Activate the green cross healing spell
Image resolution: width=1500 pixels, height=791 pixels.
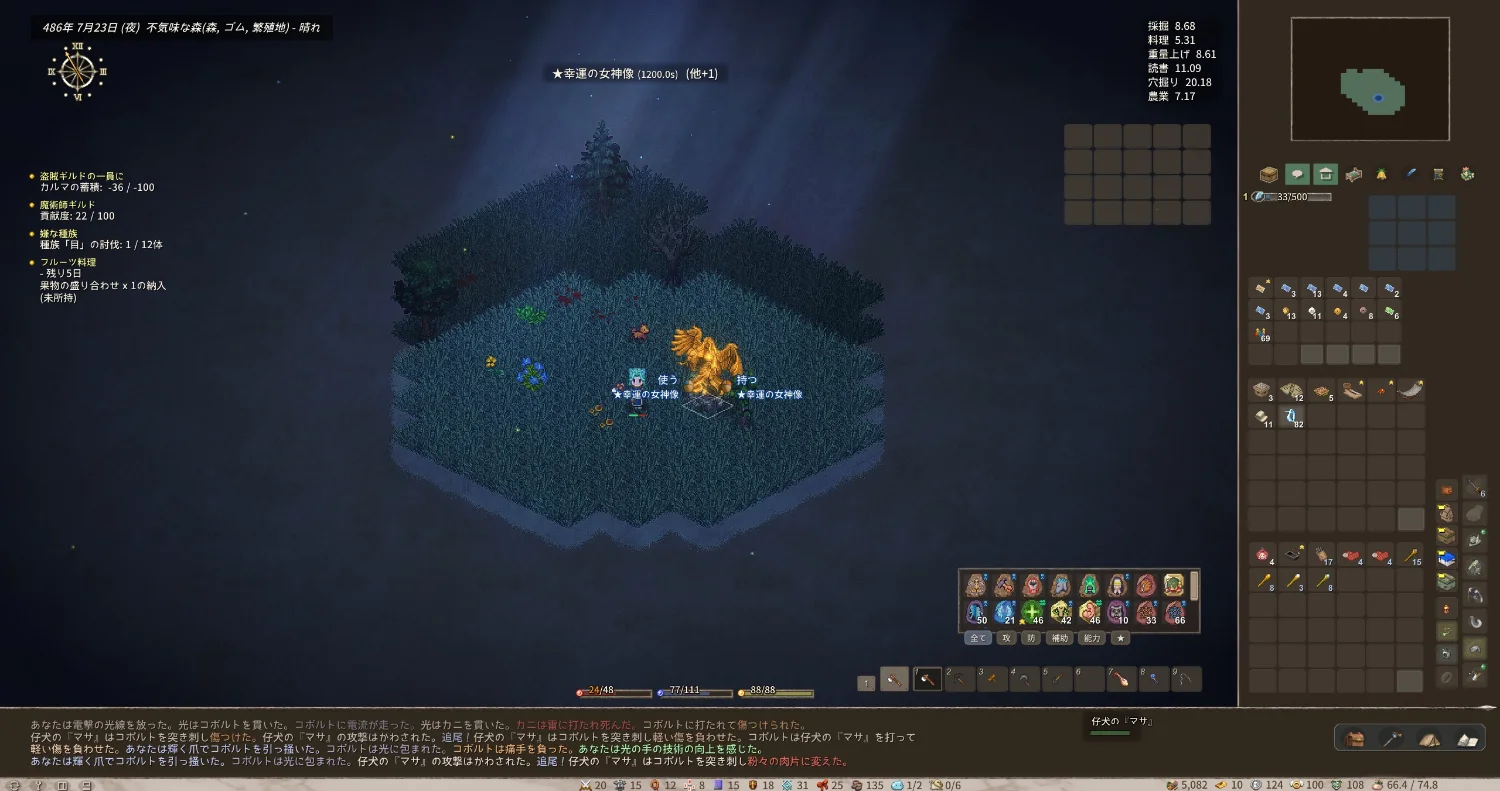1033,611
